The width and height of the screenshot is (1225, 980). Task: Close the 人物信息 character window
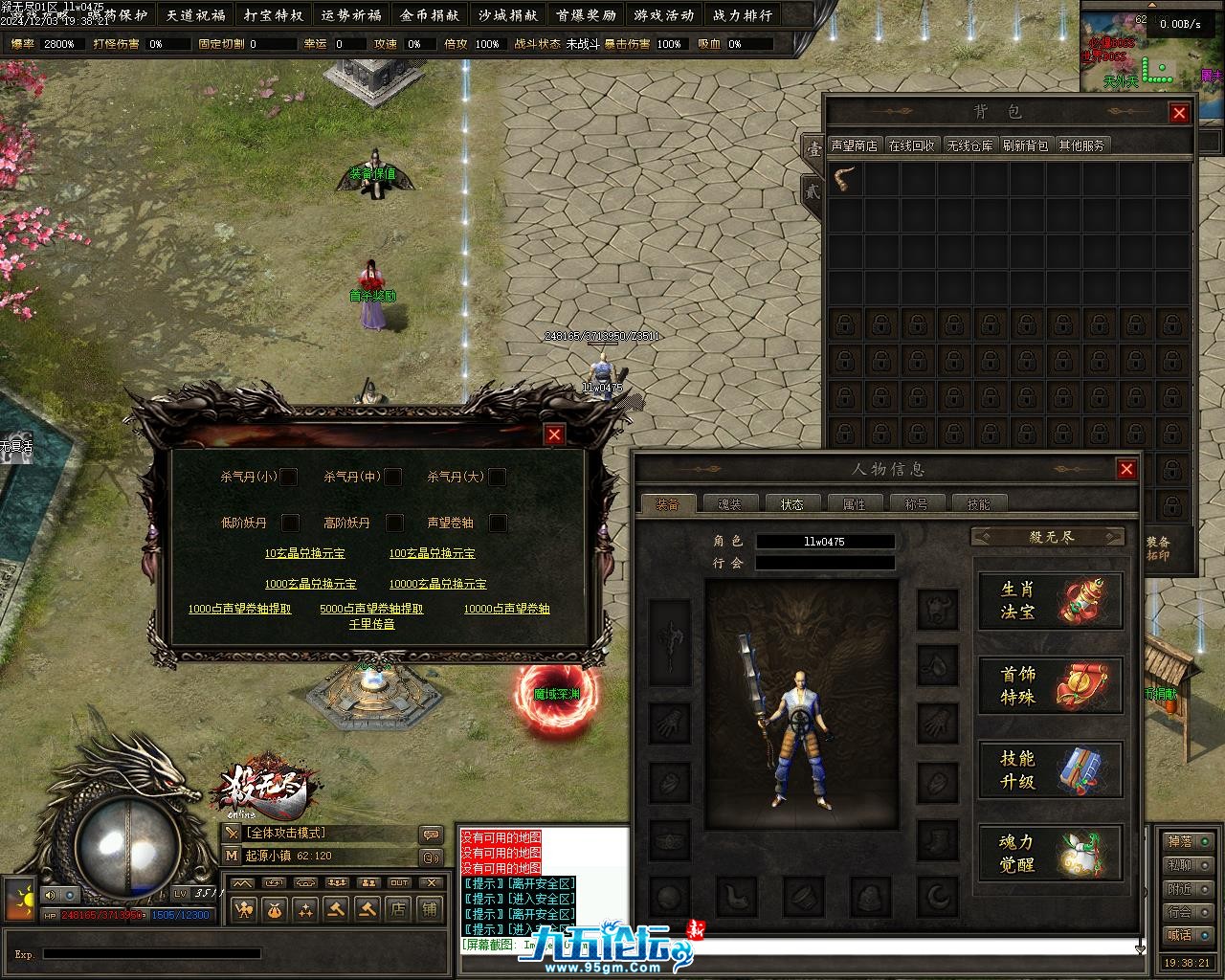coord(1126,469)
